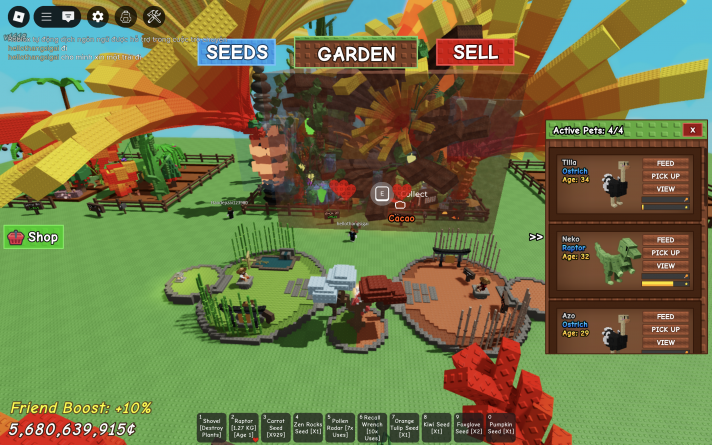View Azo the Ostrich
Viewport: 712px width, 445px height.
coord(665,342)
